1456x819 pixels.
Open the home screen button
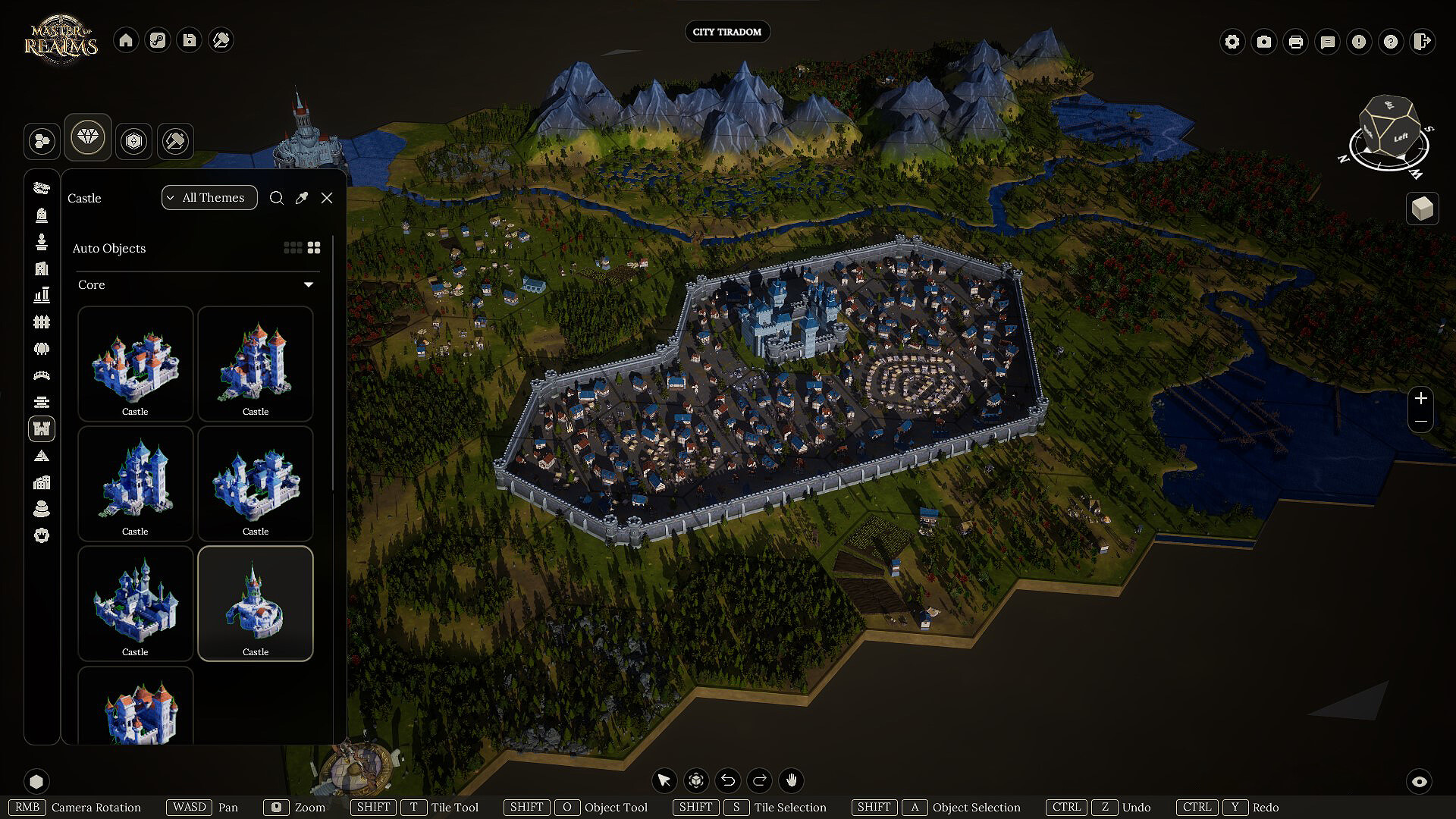(126, 40)
